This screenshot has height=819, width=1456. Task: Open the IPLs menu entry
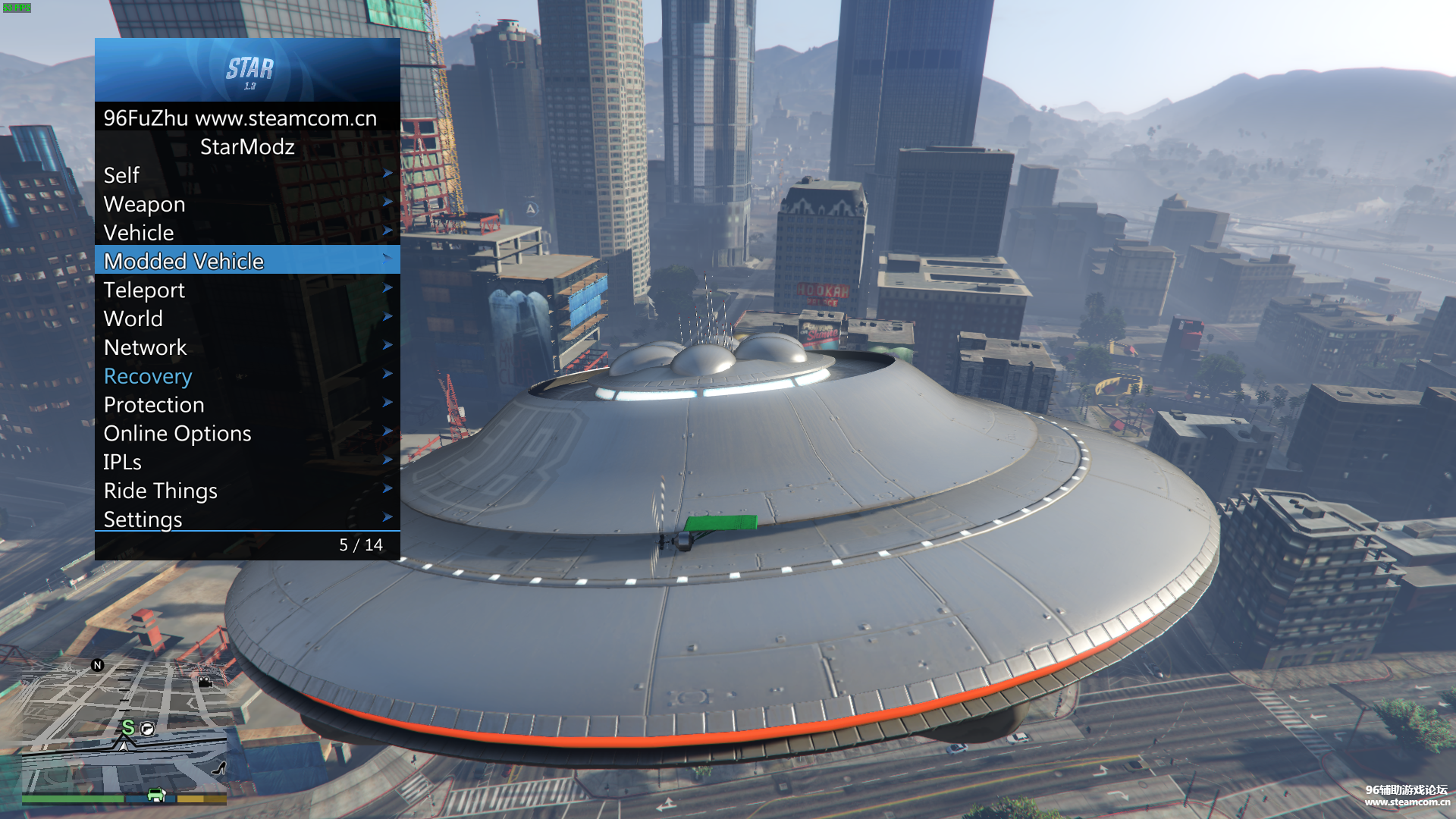[246, 462]
